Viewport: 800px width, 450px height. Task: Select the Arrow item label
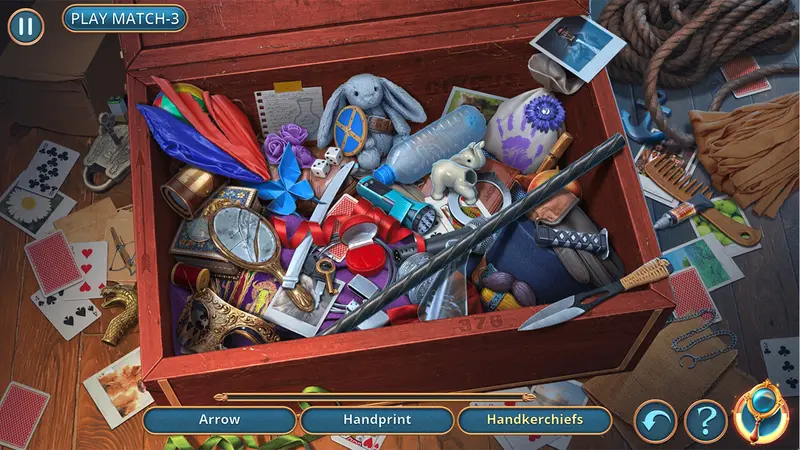[x=219, y=420]
